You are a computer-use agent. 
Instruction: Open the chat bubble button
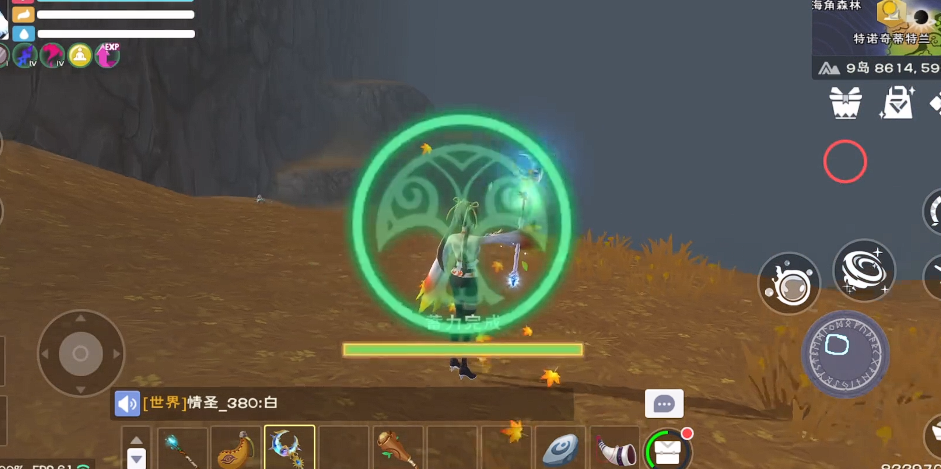tap(664, 404)
